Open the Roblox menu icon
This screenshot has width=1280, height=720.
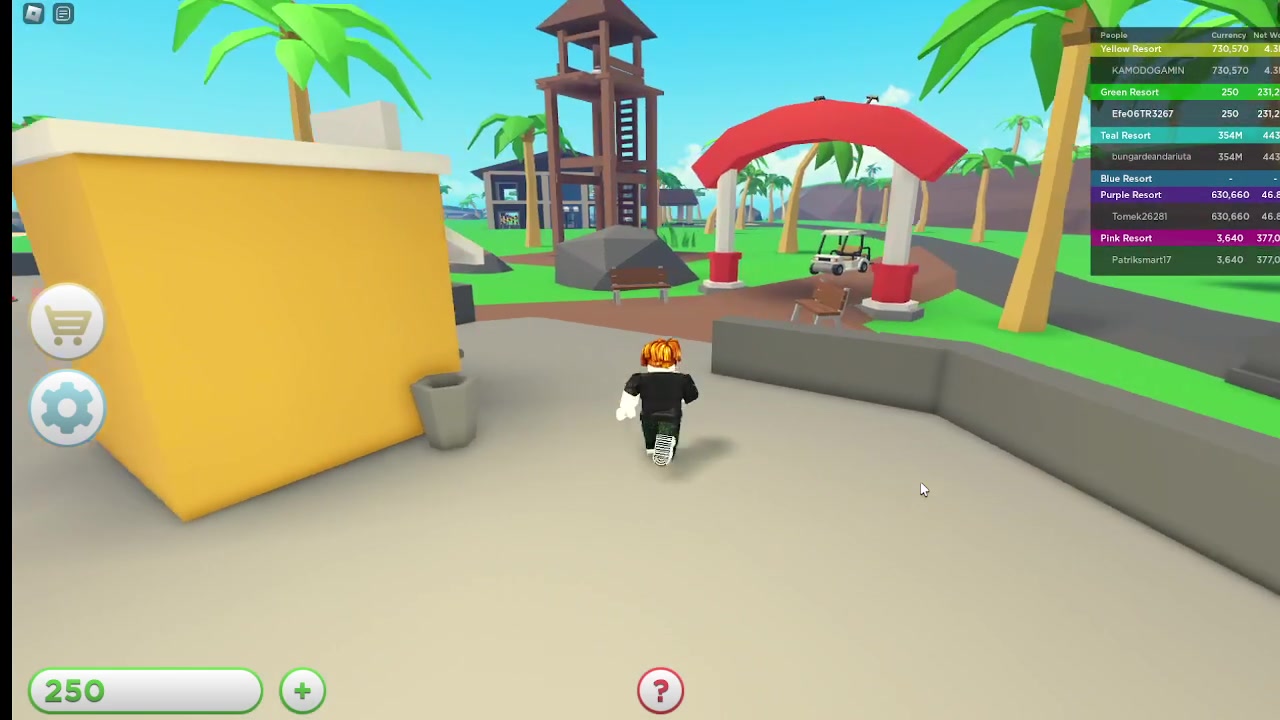click(33, 13)
